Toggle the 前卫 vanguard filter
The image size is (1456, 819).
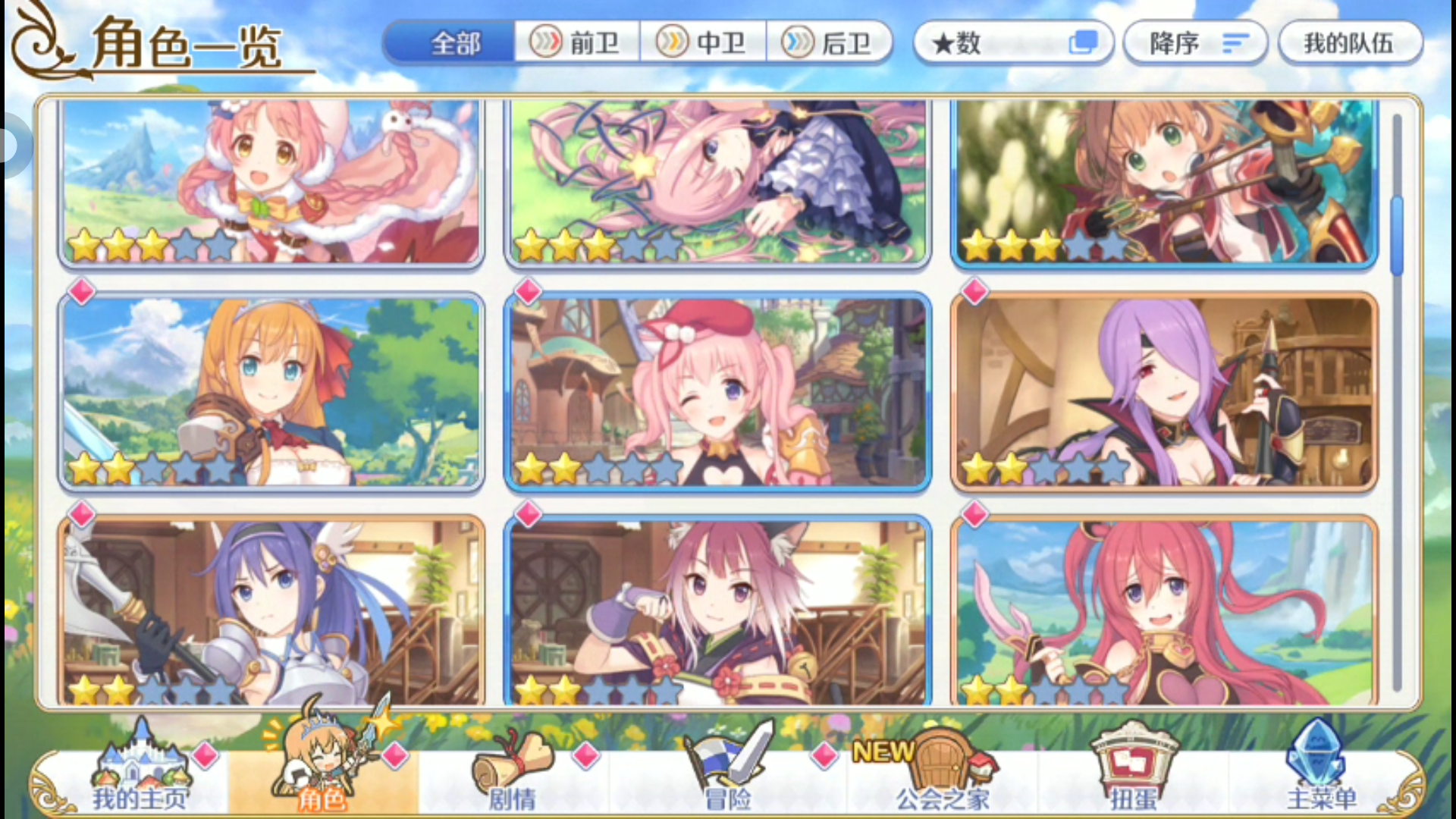click(581, 43)
